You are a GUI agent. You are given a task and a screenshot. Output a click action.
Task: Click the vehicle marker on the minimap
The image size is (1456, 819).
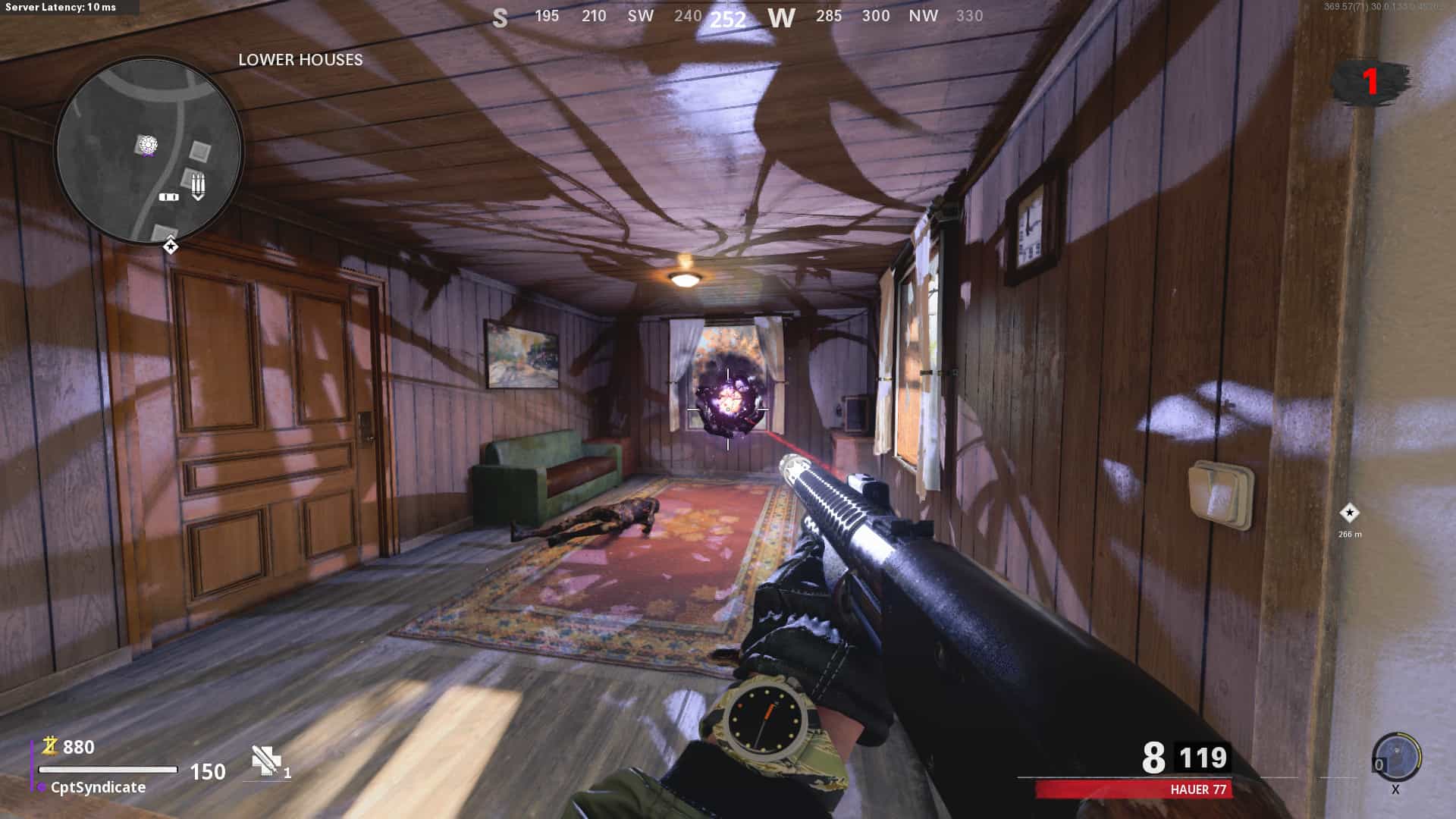168,197
